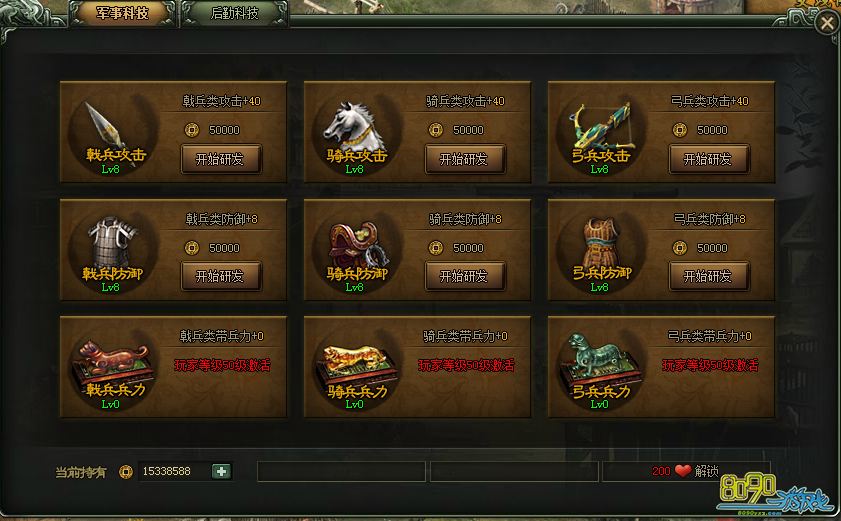Close the technology window
The height and width of the screenshot is (521, 841).
click(826, 23)
